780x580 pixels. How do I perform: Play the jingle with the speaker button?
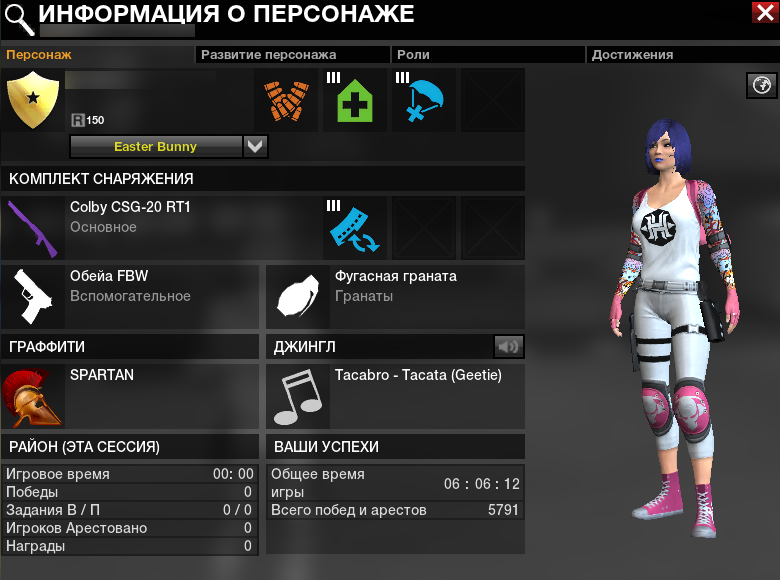pyautogui.click(x=509, y=346)
